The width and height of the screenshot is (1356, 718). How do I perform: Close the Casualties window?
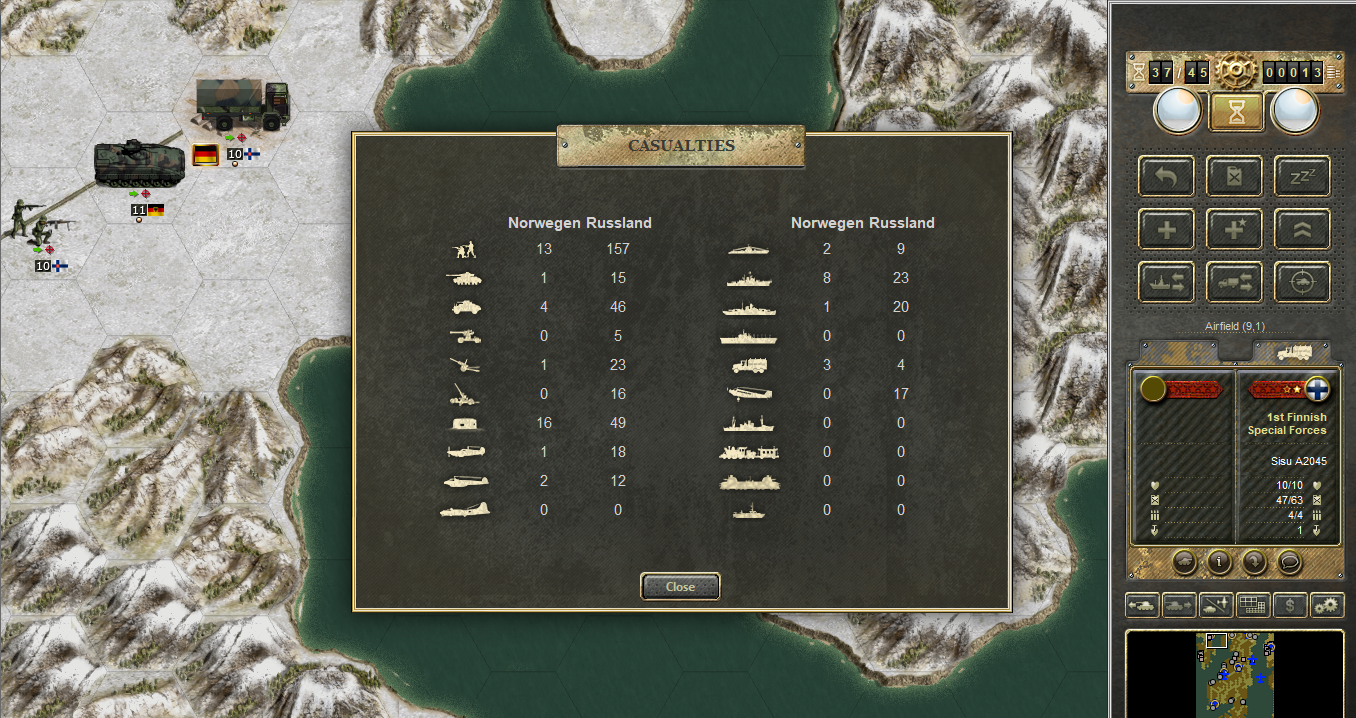[680, 587]
